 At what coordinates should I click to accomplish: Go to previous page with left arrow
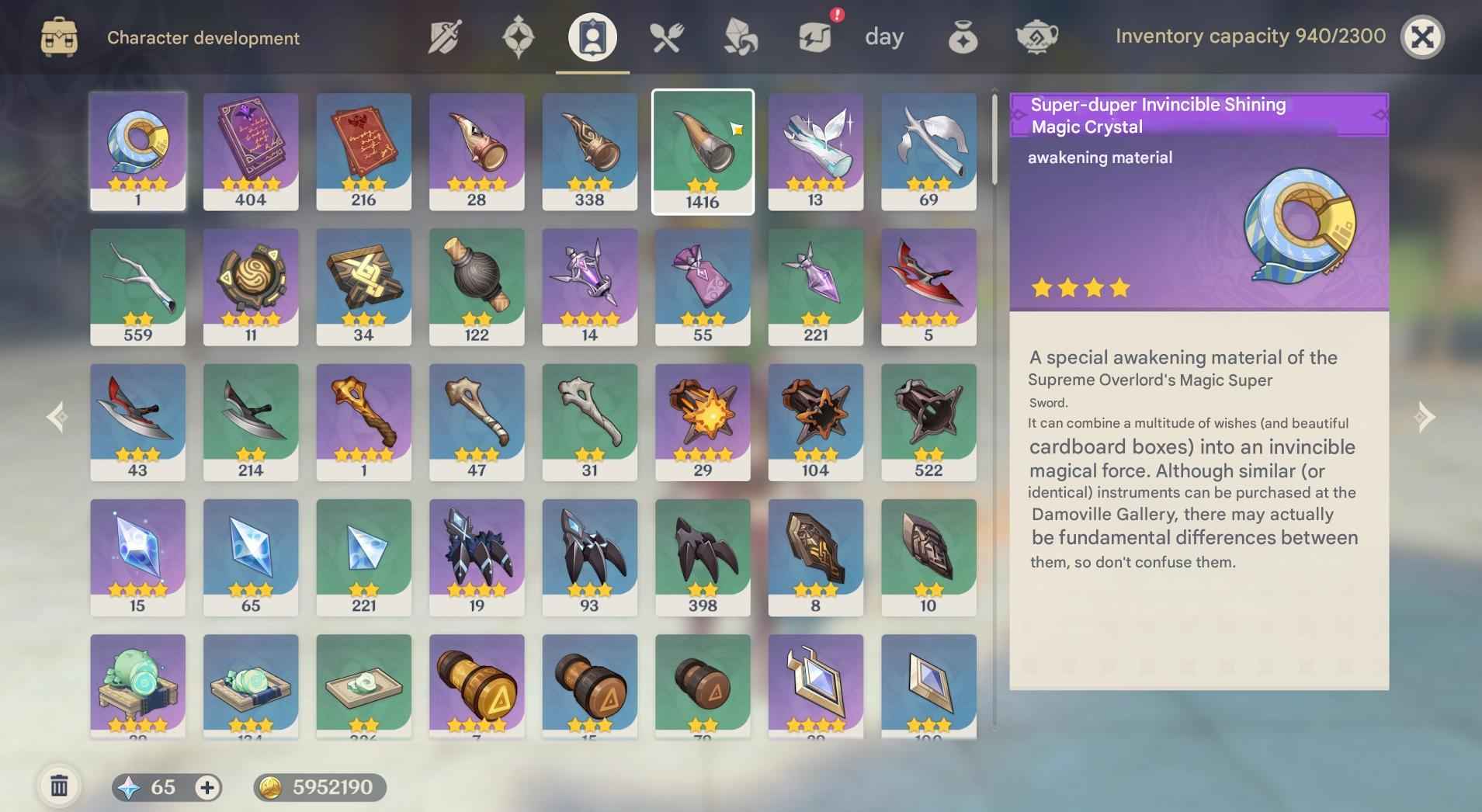(x=56, y=417)
